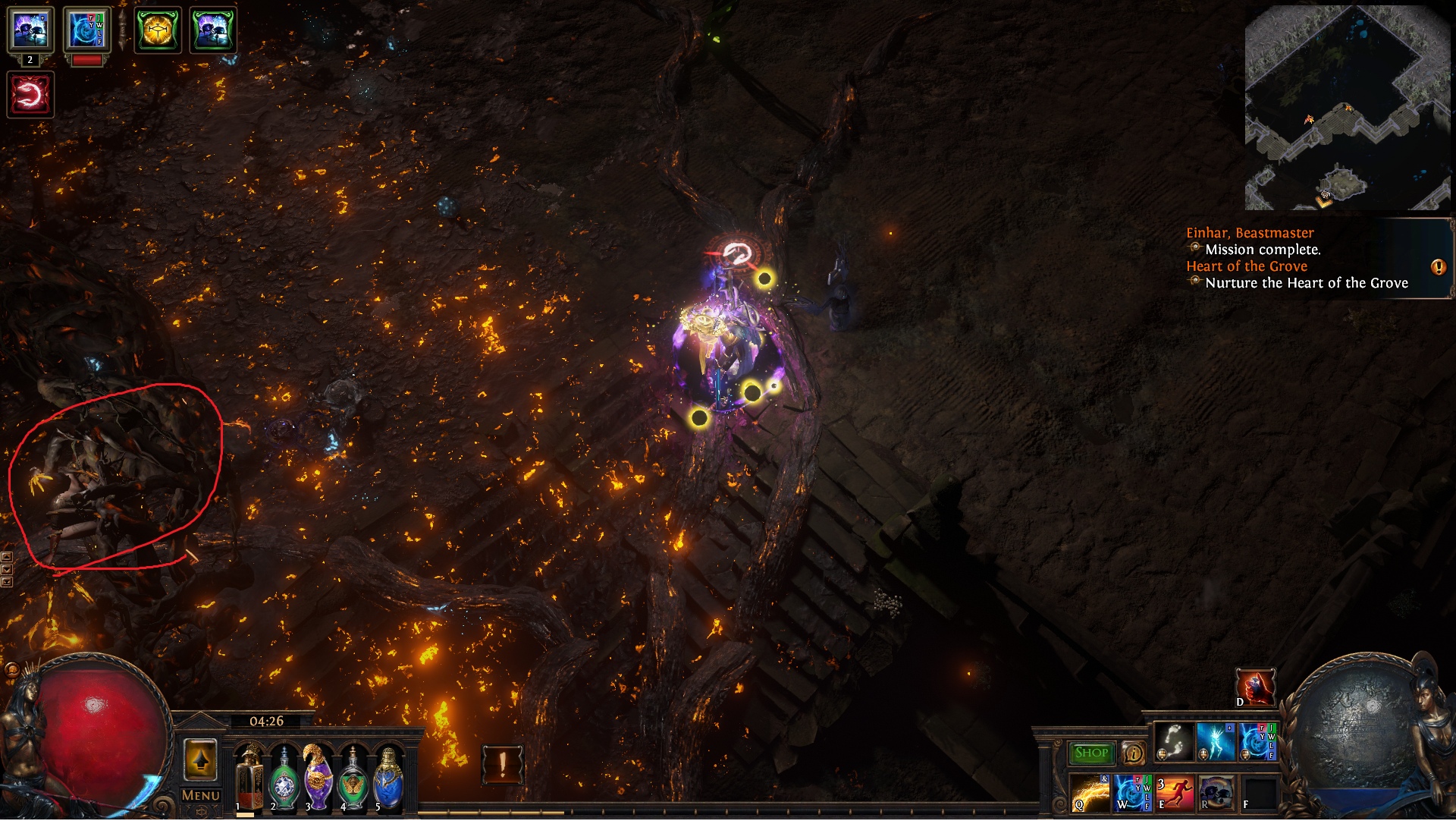Click the Heart of the Grove alert icon
Viewport: 1456px width, 821px height.
tap(1438, 267)
